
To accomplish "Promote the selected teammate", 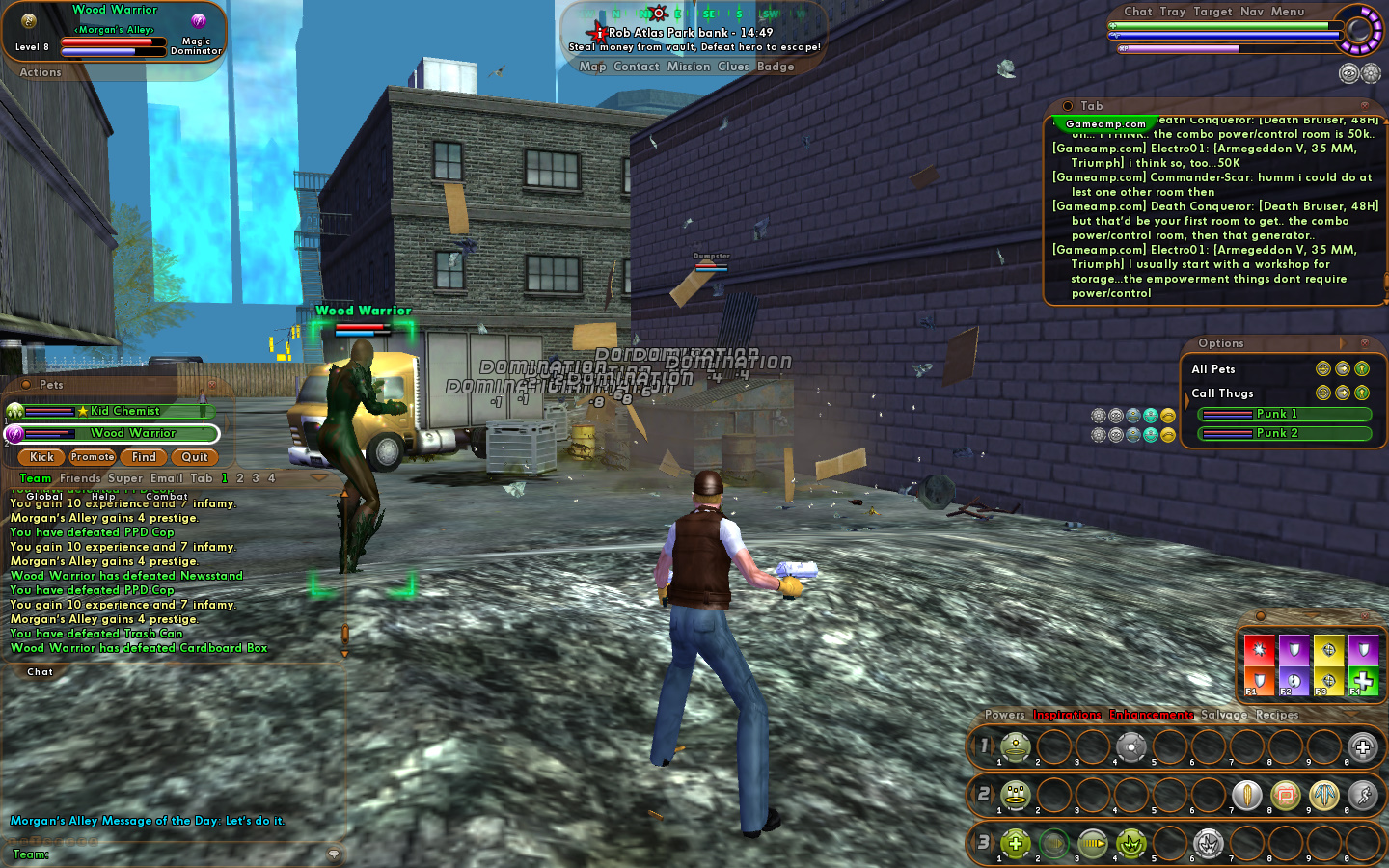I will [93, 457].
